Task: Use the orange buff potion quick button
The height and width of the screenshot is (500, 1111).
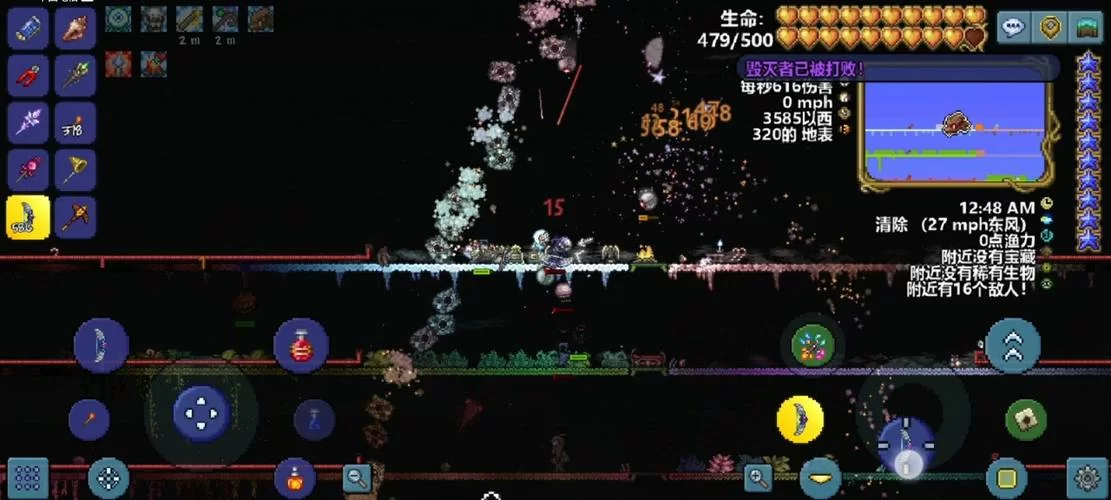Action: 294,477
